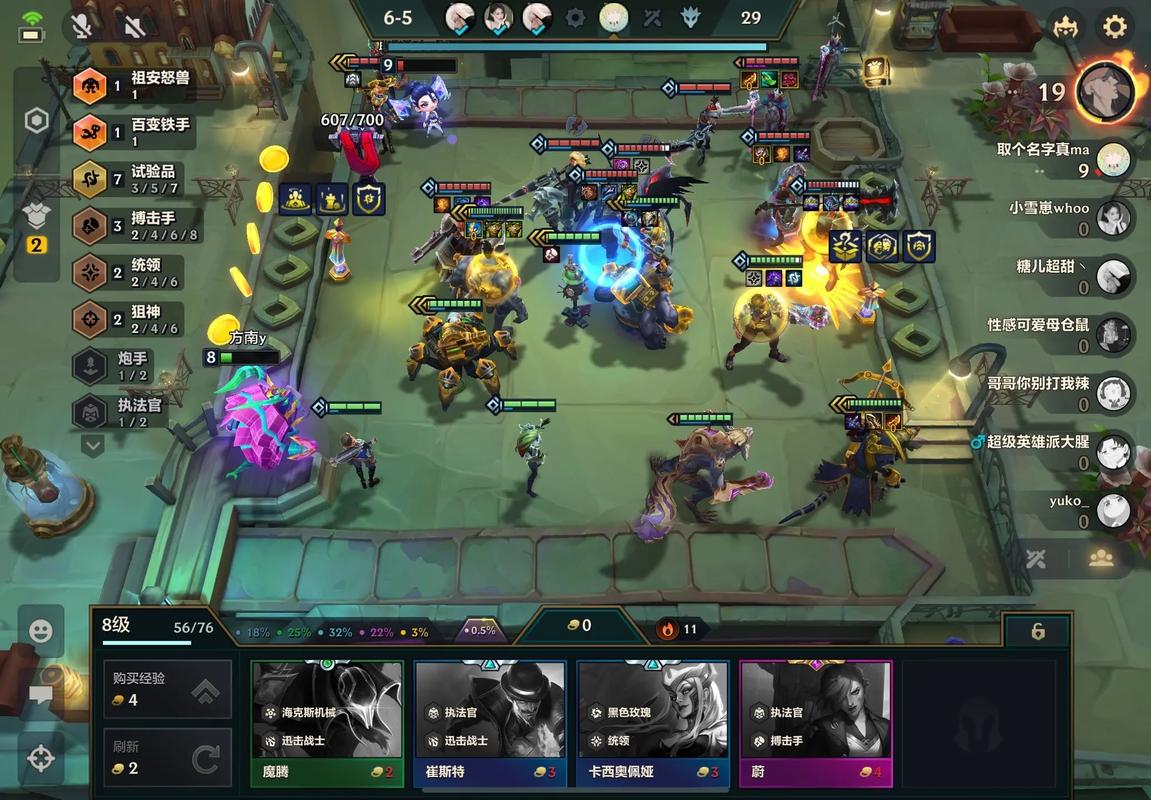
Task: Open the emote smiley button
Action: [41, 631]
